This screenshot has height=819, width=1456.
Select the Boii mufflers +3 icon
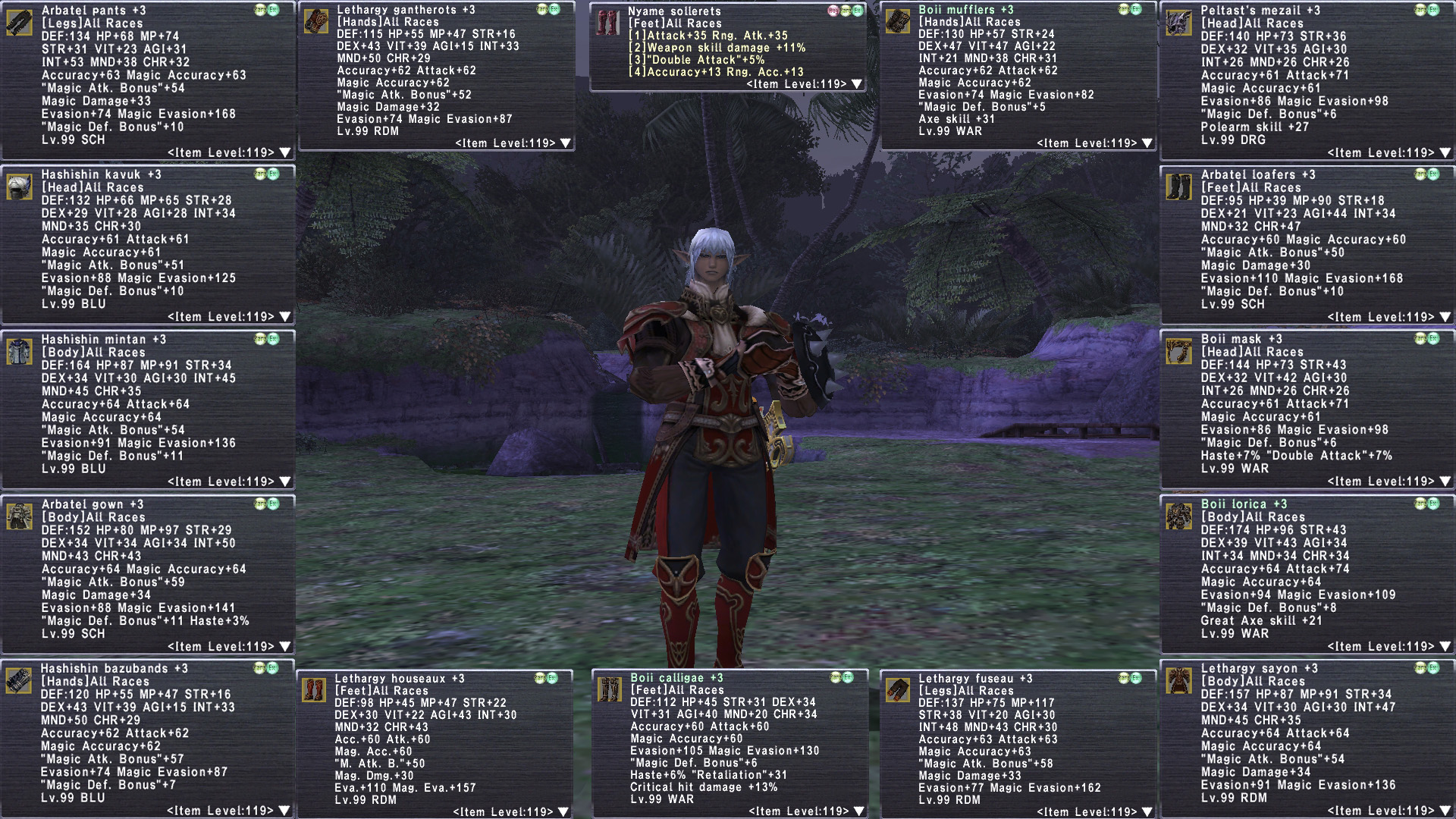pyautogui.click(x=898, y=21)
